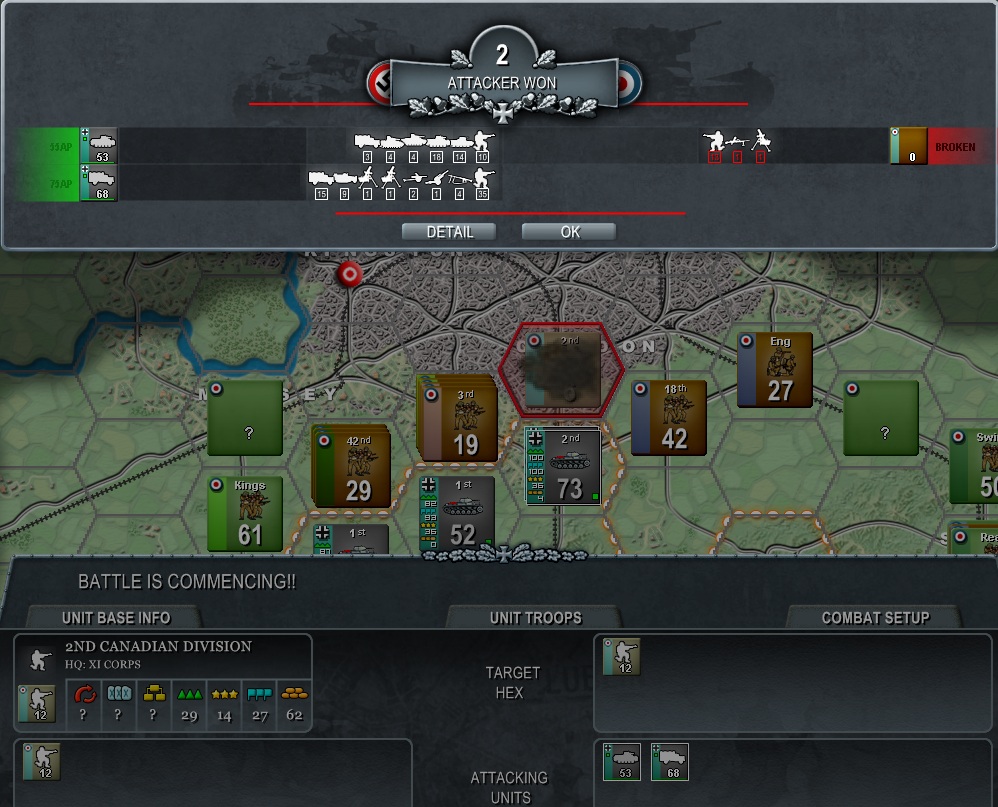Image resolution: width=998 pixels, height=807 pixels.
Task: Switch to the Unit Base Info tab
Action: tap(116, 617)
